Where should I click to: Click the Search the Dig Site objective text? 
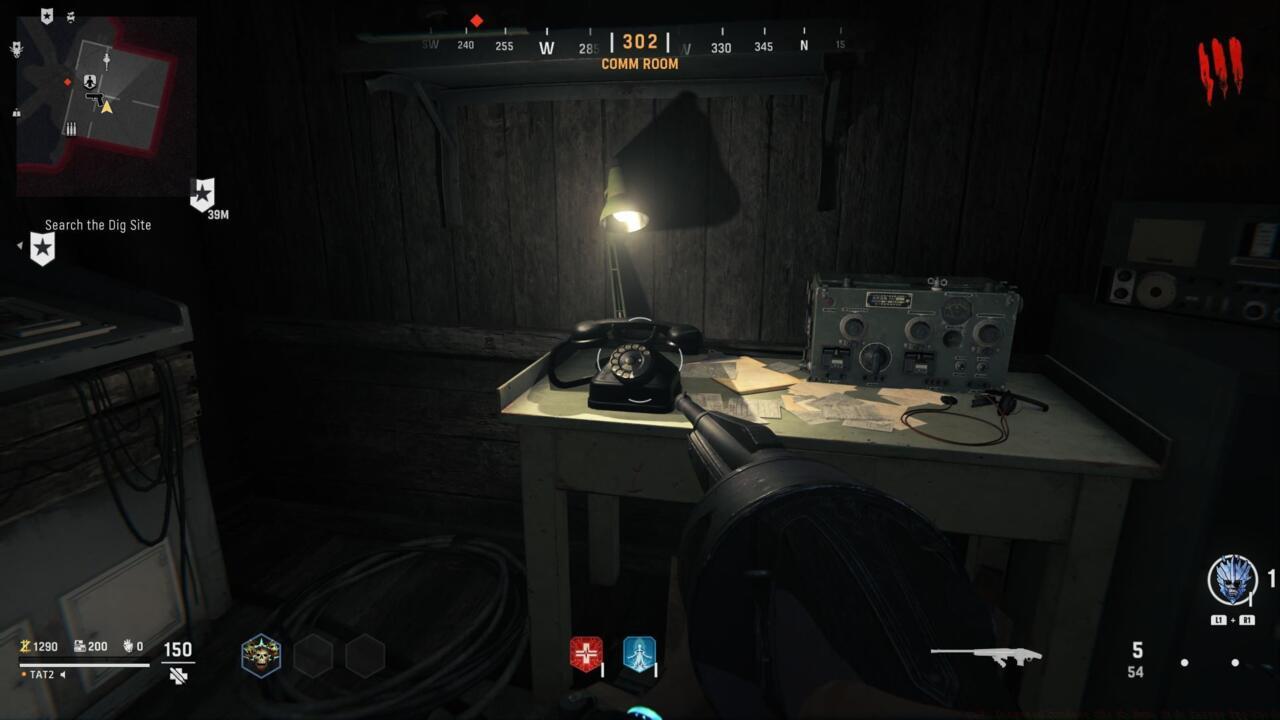pyautogui.click(x=96, y=225)
